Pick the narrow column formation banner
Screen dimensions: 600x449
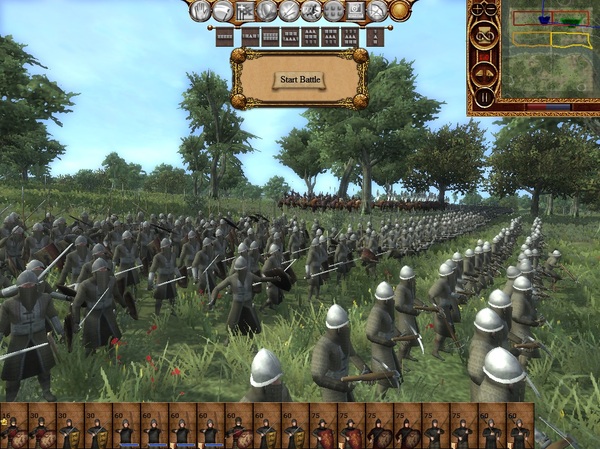point(375,37)
